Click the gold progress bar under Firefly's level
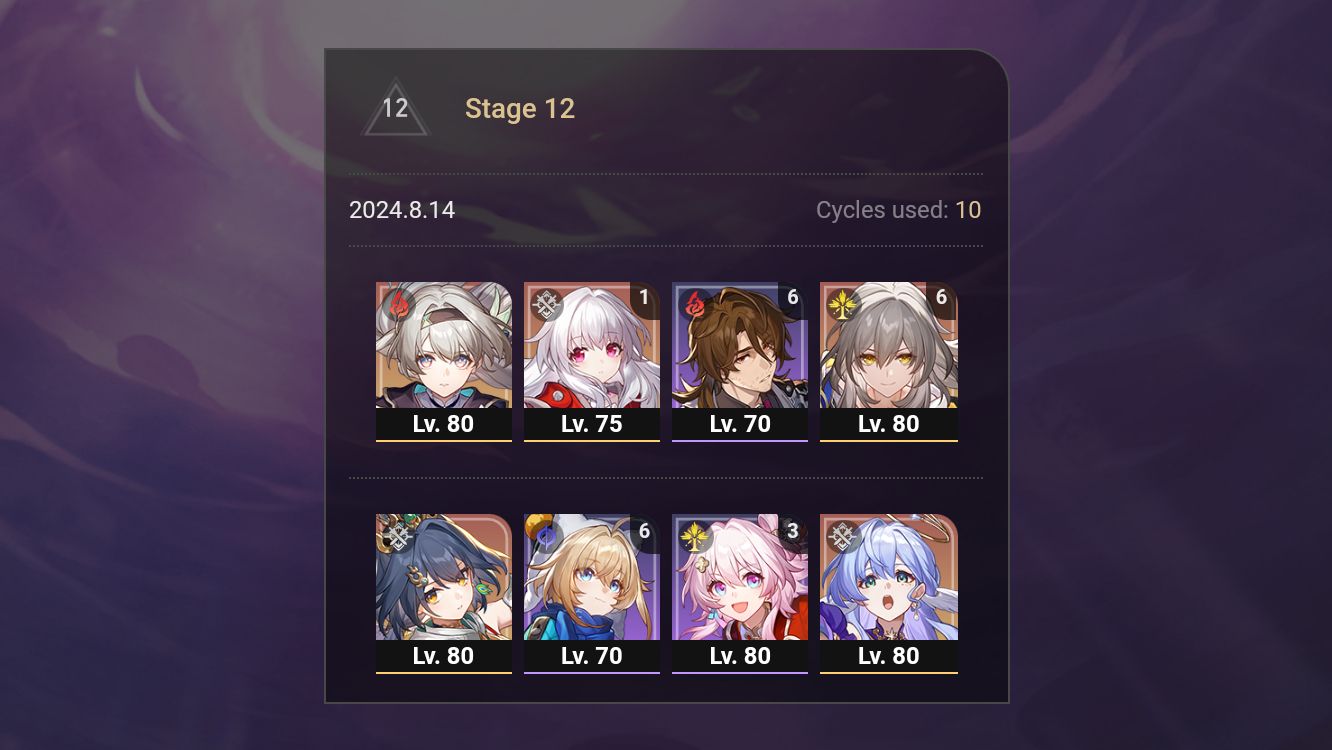Viewport: 1332px width, 750px height. [x=444, y=440]
